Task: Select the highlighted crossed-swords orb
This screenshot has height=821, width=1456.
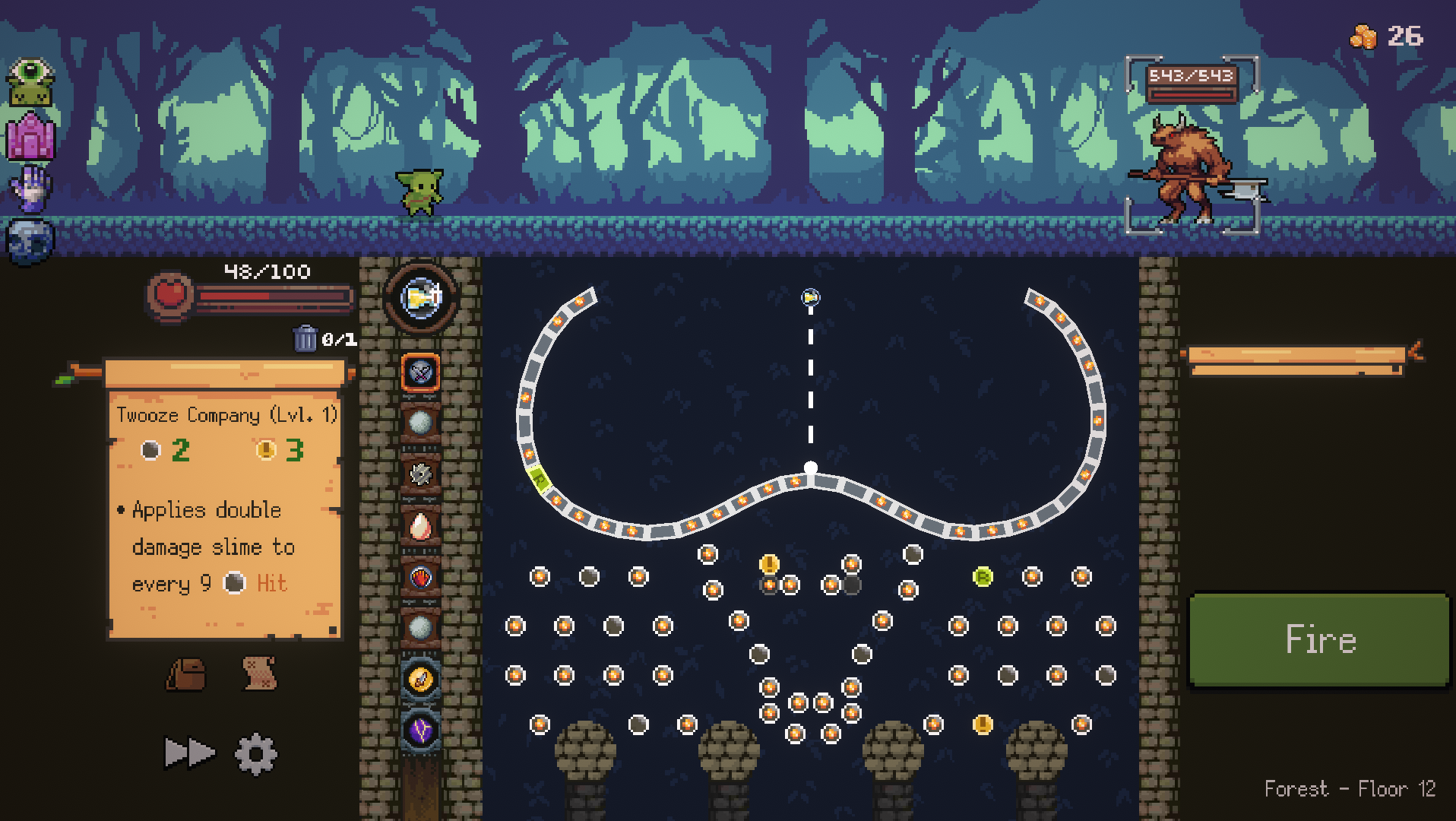Action: click(420, 372)
